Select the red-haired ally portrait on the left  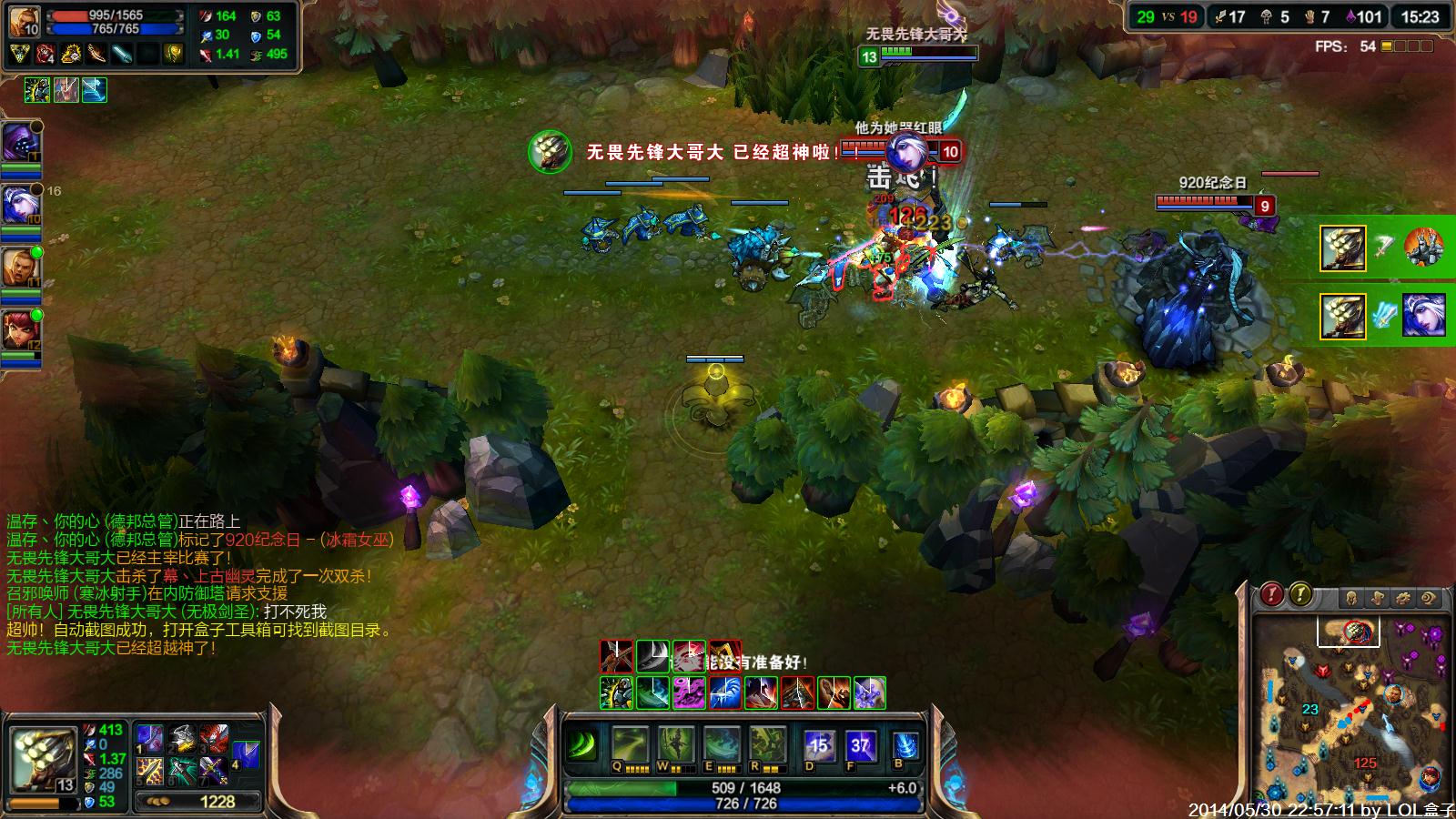coord(19,330)
